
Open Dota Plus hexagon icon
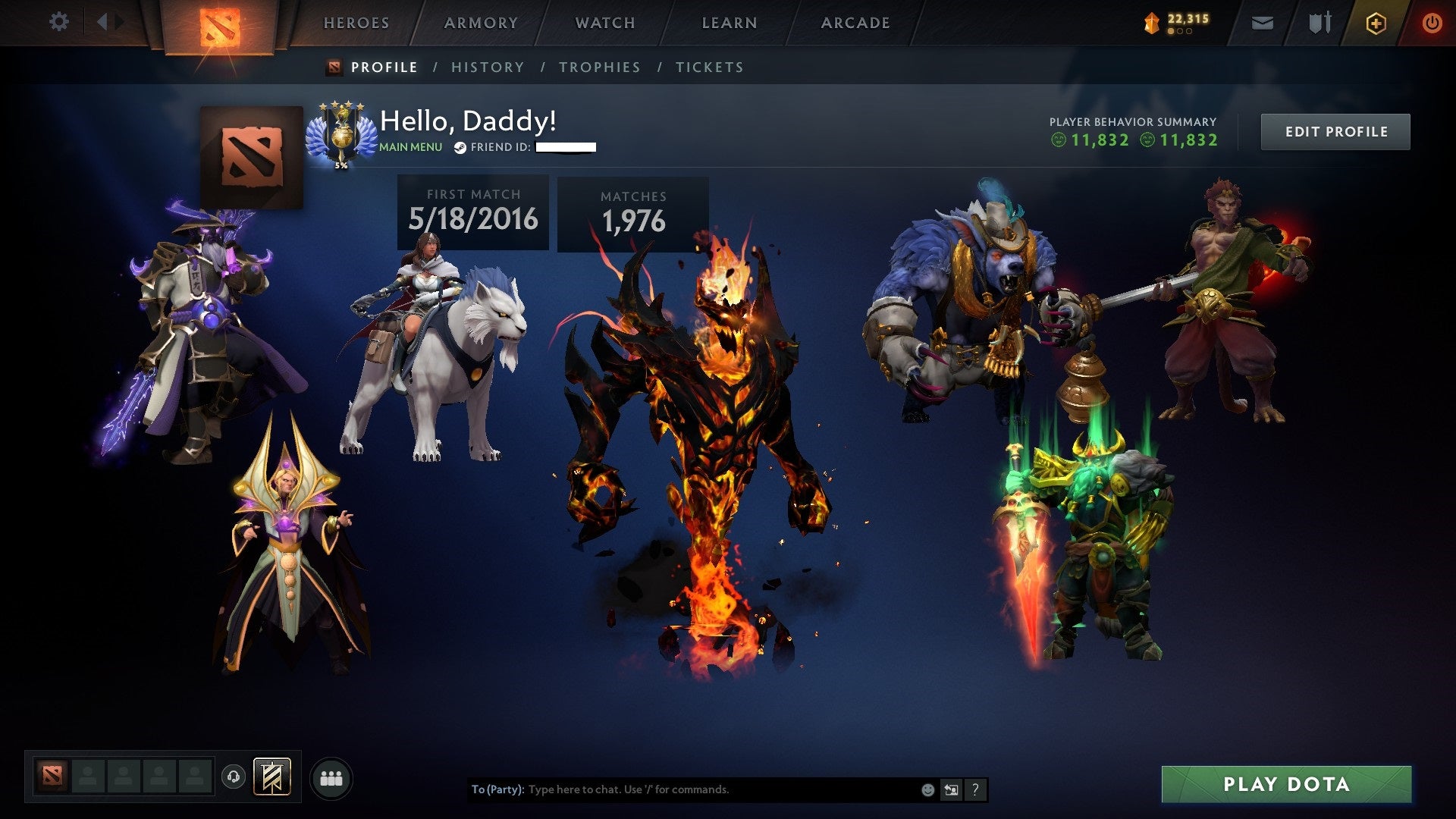(1378, 22)
